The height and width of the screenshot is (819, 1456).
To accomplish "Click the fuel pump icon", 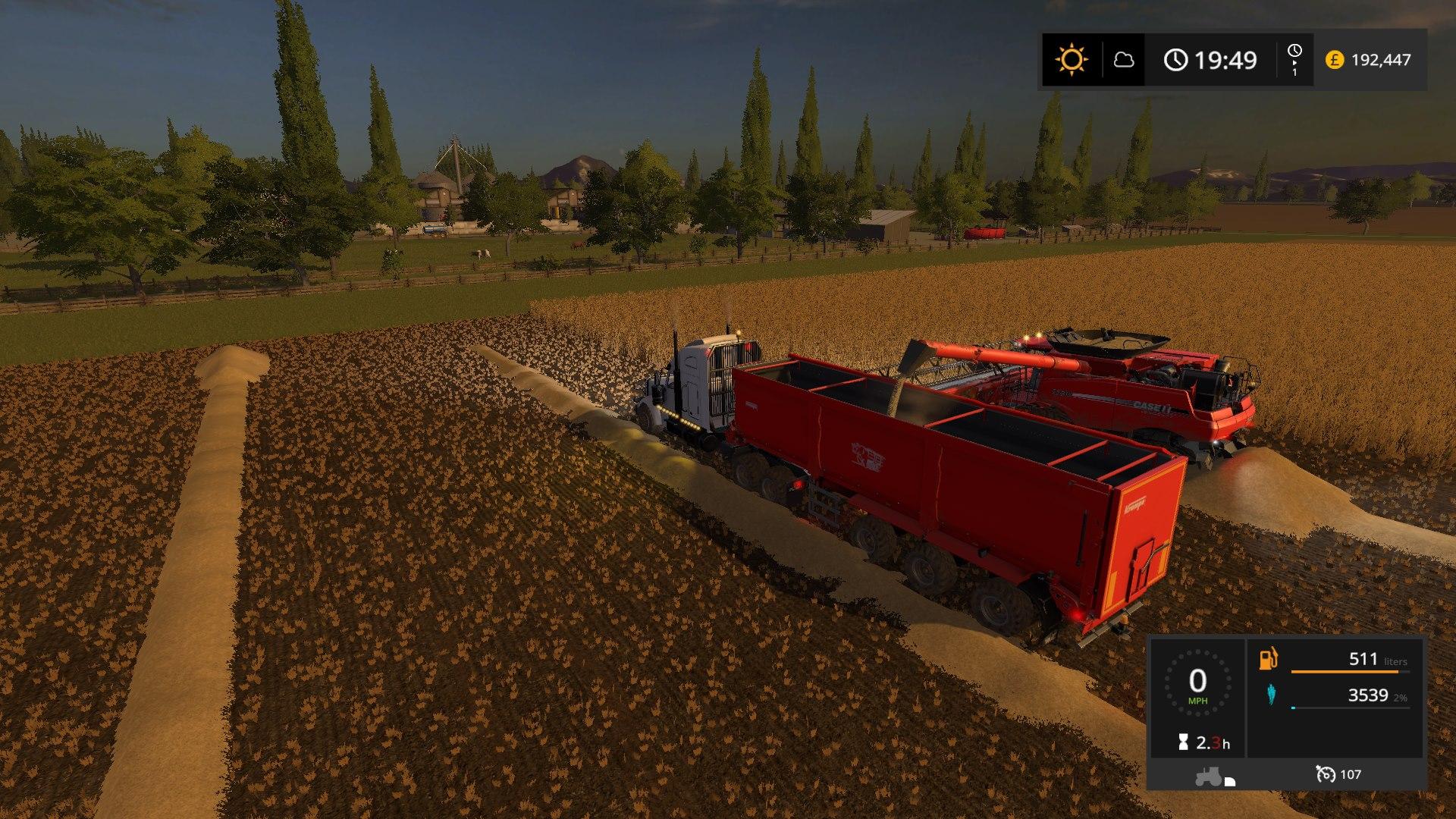I will [1268, 658].
